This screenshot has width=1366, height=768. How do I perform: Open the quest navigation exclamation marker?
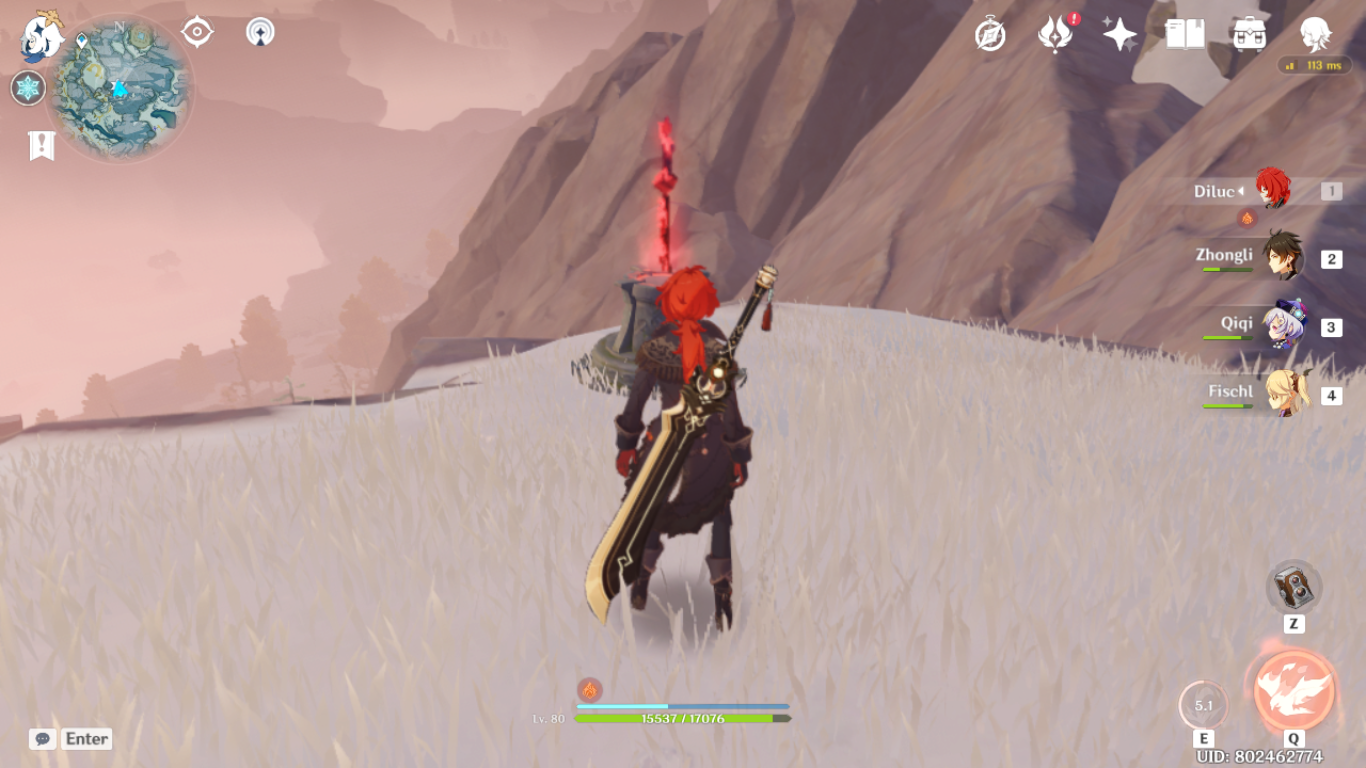[x=41, y=145]
